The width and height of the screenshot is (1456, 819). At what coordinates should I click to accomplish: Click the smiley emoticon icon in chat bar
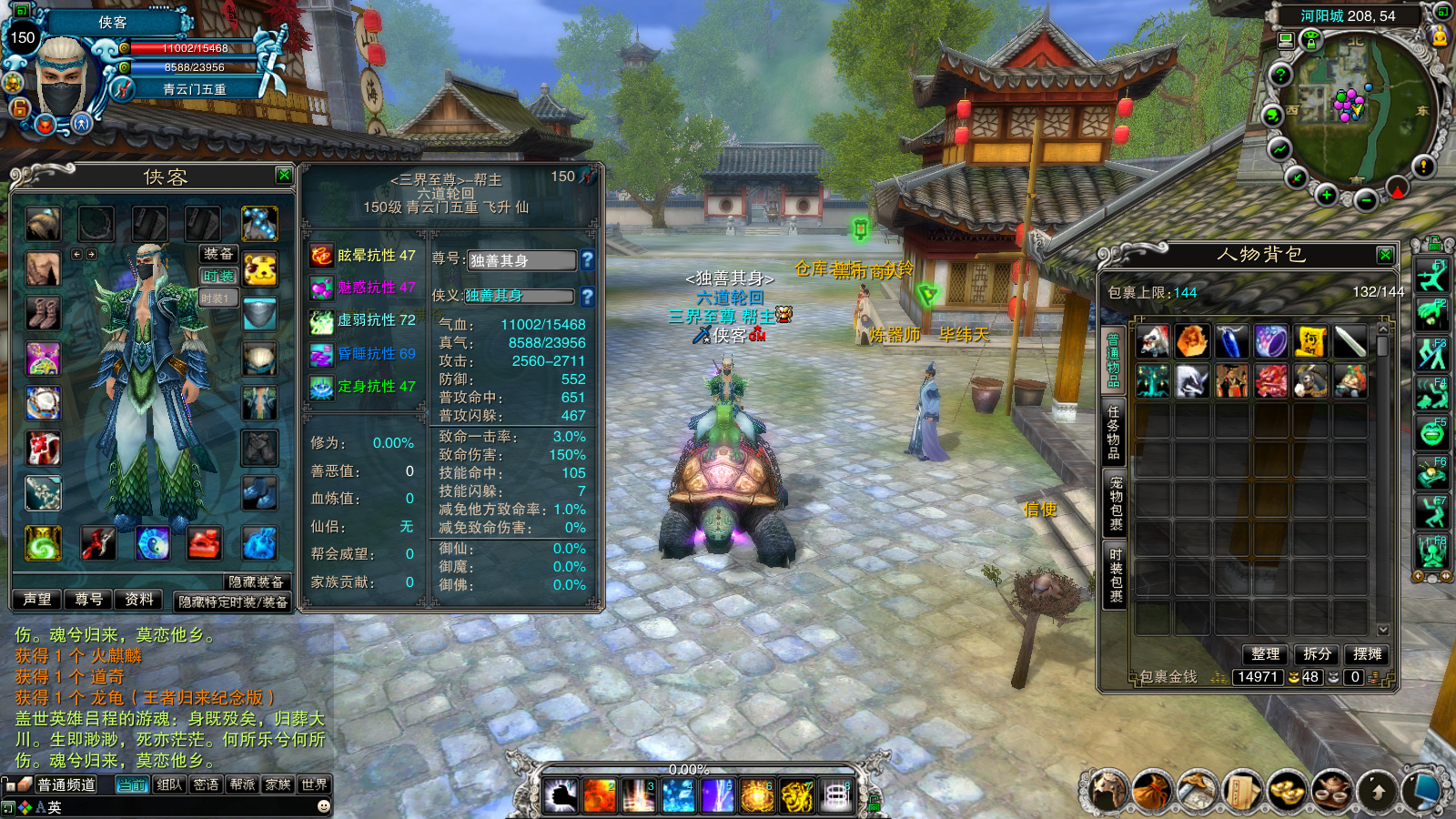323,806
